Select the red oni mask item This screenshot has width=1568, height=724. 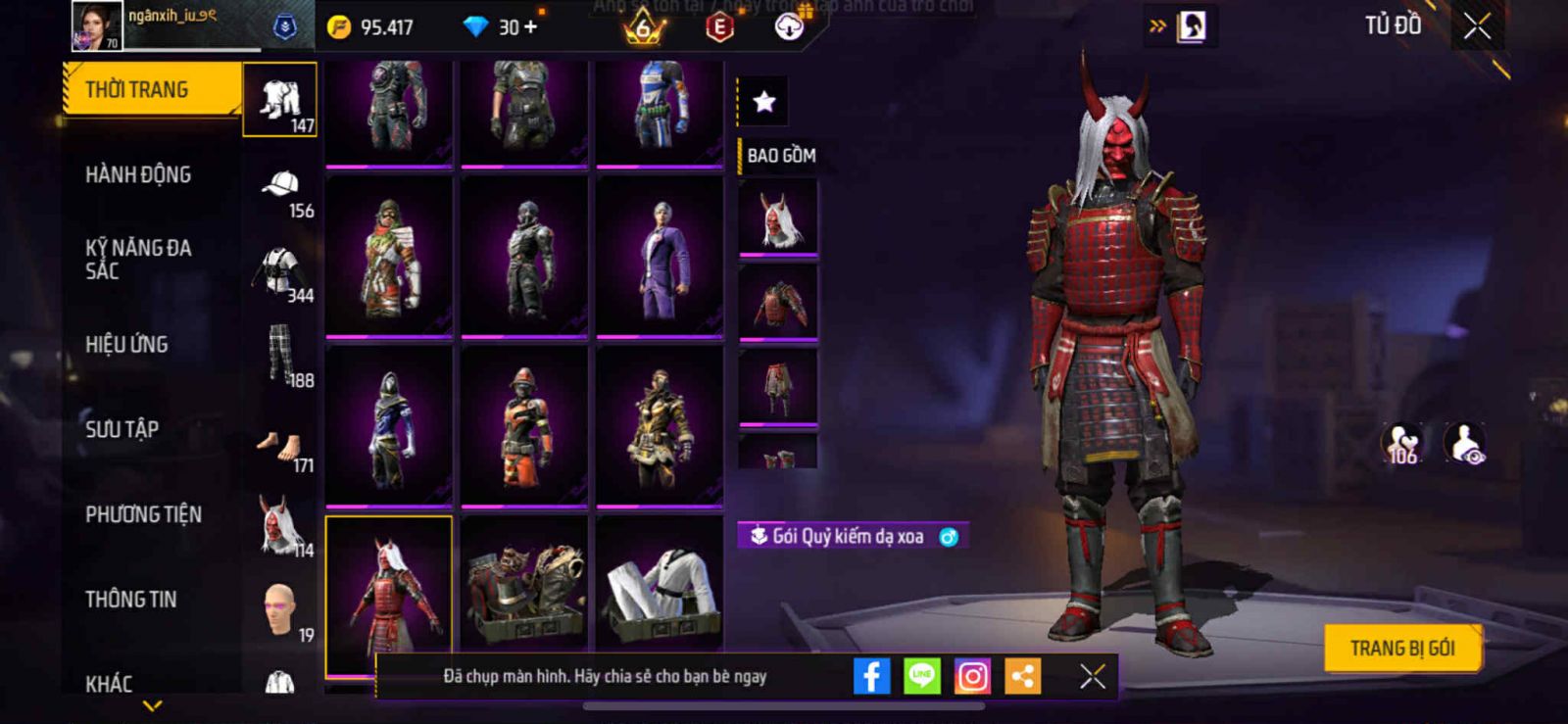click(x=778, y=219)
